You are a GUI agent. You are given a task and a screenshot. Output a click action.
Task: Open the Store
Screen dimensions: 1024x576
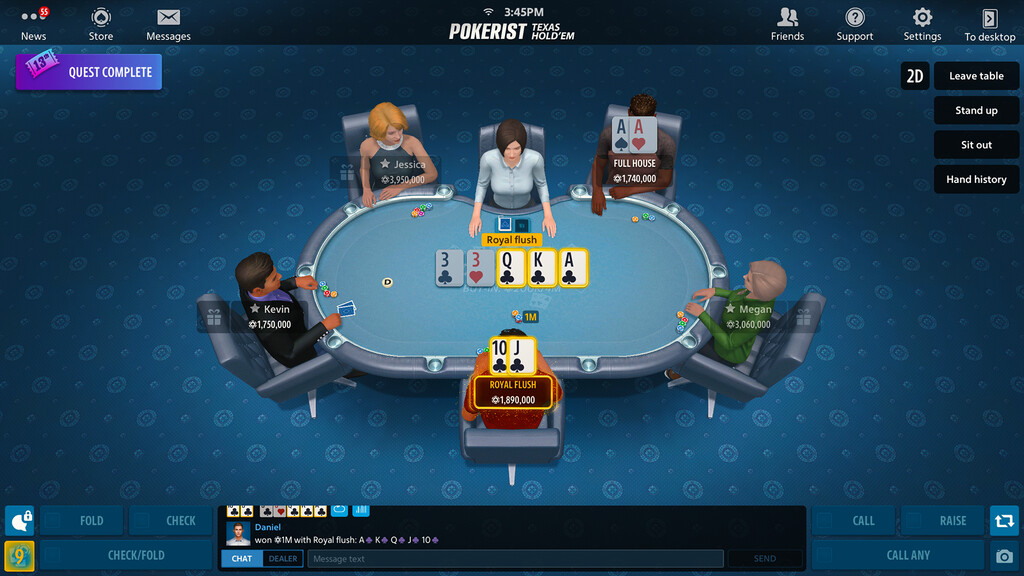click(x=101, y=24)
